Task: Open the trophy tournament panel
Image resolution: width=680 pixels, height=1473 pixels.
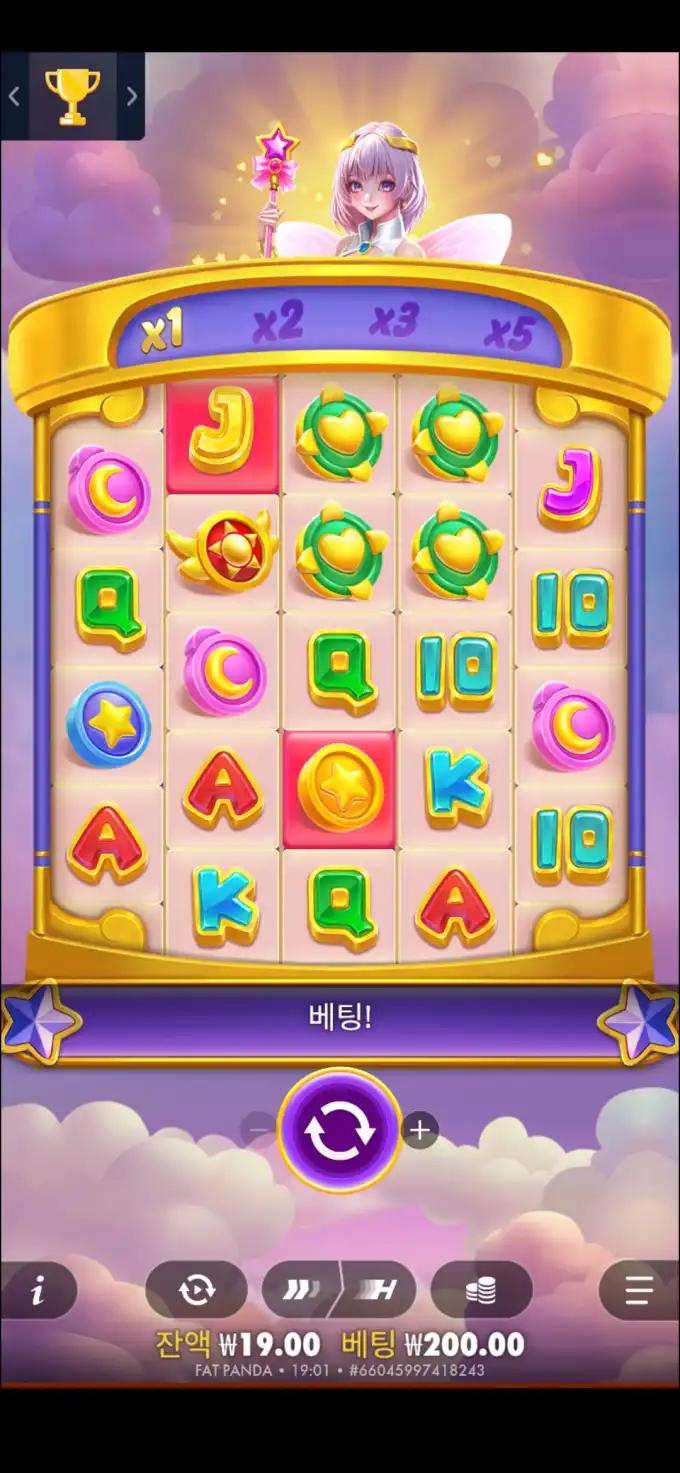Action: click(x=73, y=96)
